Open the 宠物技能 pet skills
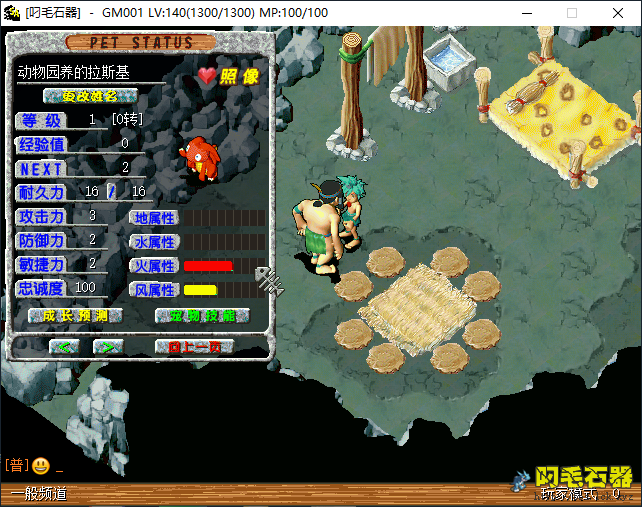The image size is (642, 507). point(203,316)
